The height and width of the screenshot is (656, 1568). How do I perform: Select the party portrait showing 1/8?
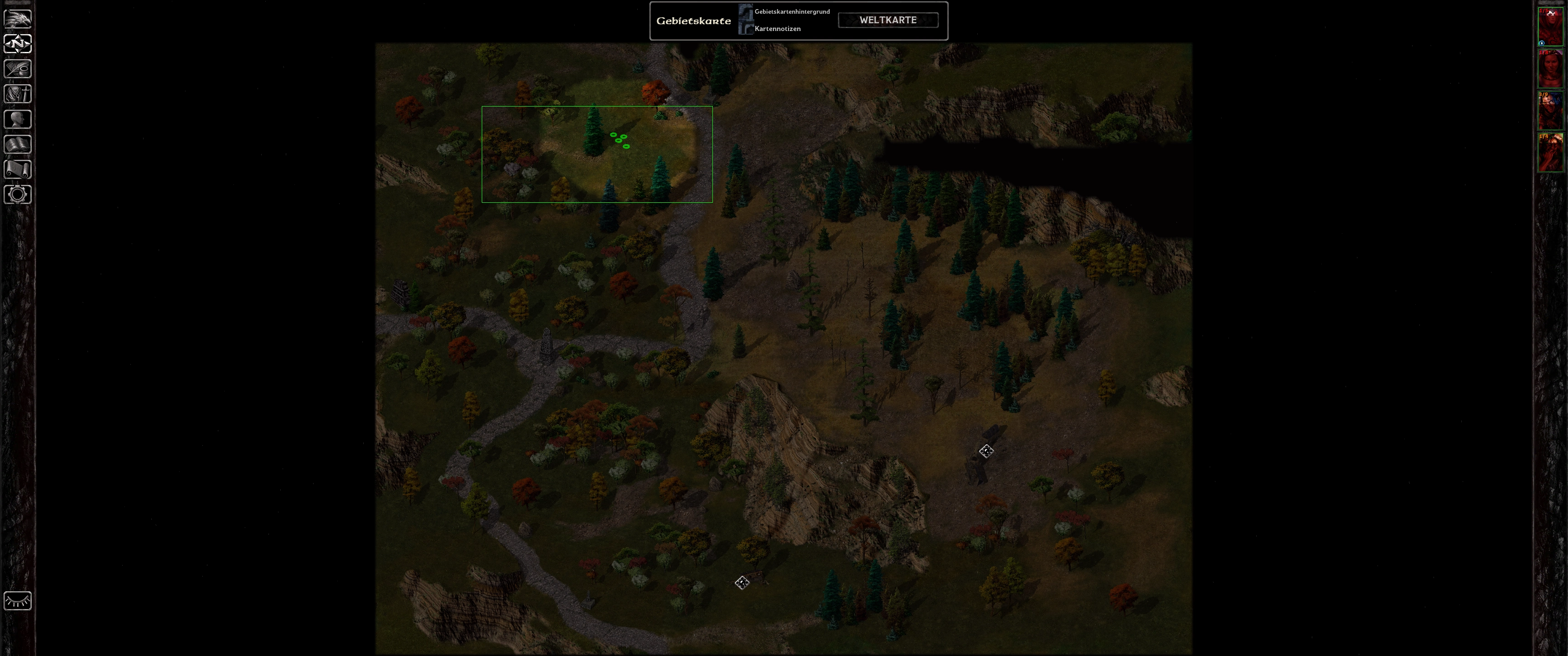coord(1550,68)
